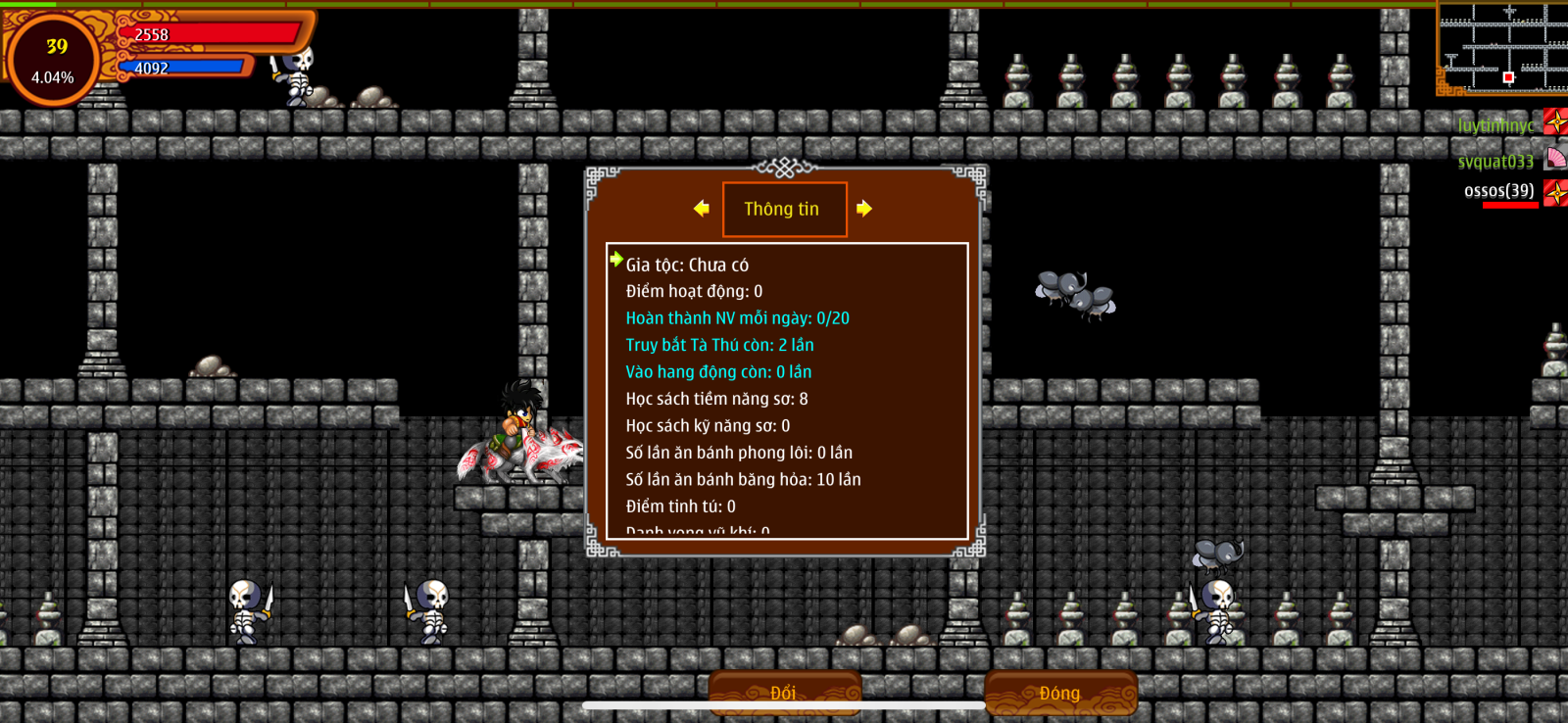
Task: Open the character portrait showing level 39
Action: (x=53, y=60)
